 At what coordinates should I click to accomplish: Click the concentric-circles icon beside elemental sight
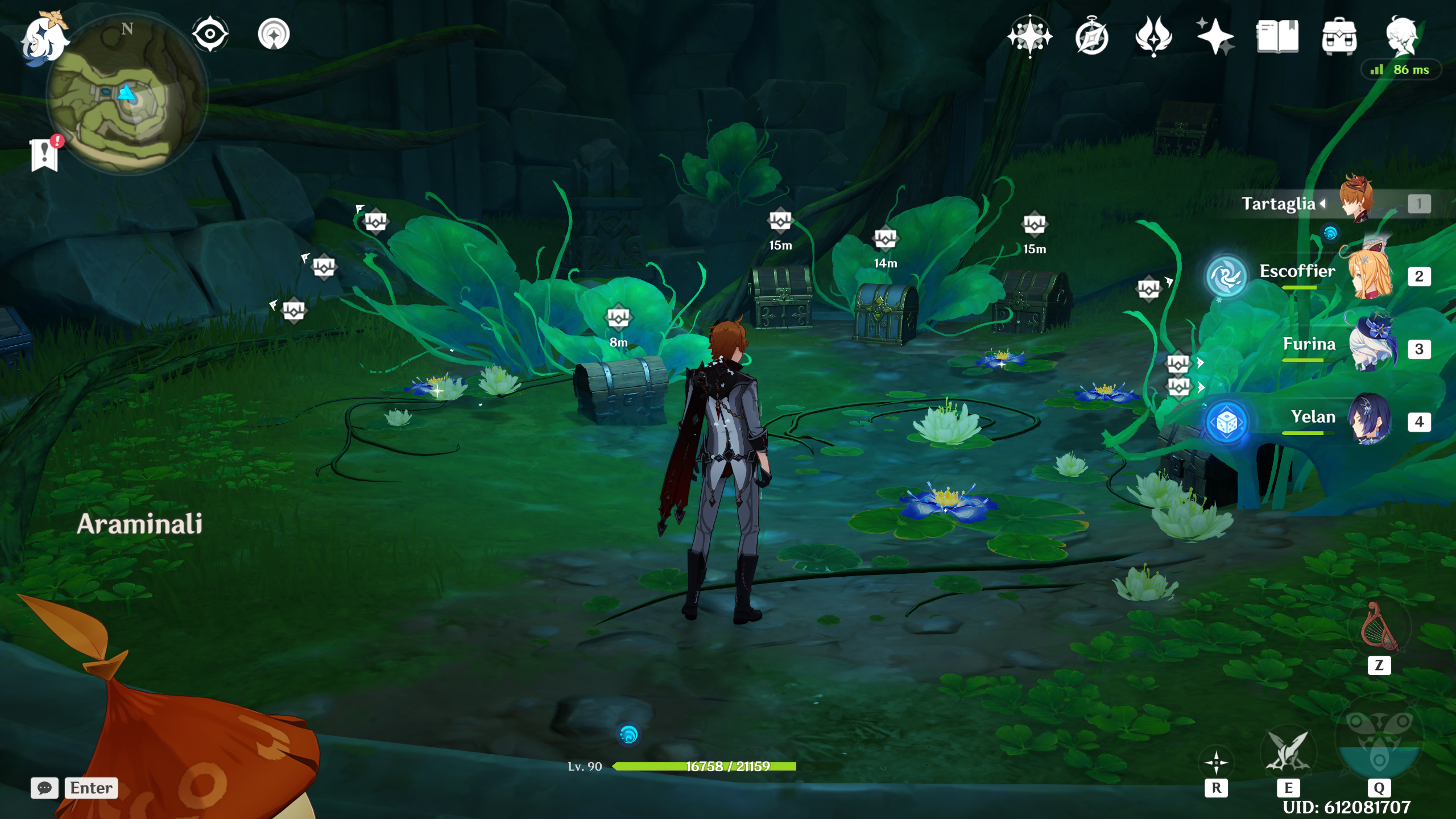(274, 34)
